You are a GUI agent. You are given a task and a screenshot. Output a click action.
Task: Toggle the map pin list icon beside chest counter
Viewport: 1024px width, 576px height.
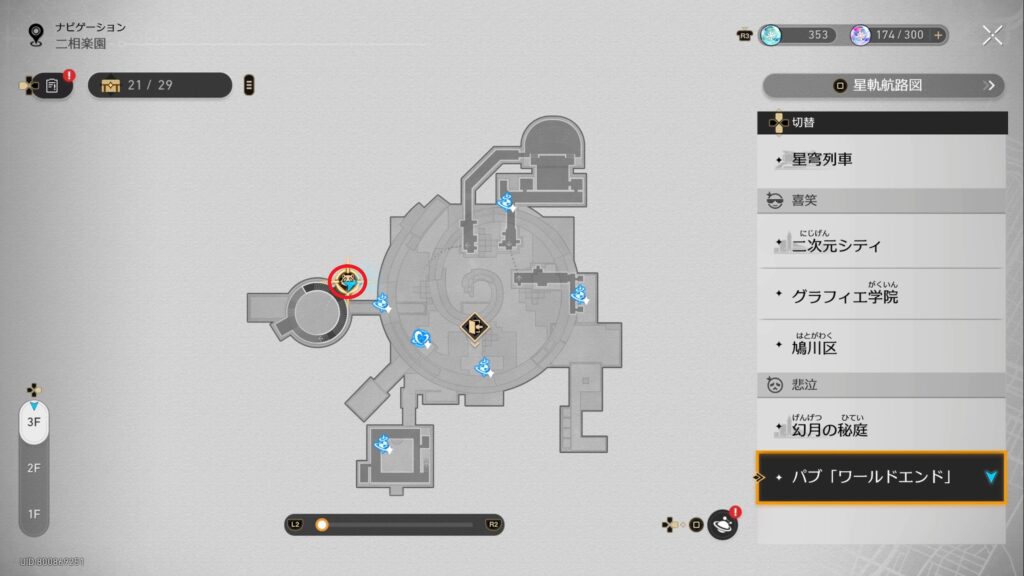click(x=249, y=85)
